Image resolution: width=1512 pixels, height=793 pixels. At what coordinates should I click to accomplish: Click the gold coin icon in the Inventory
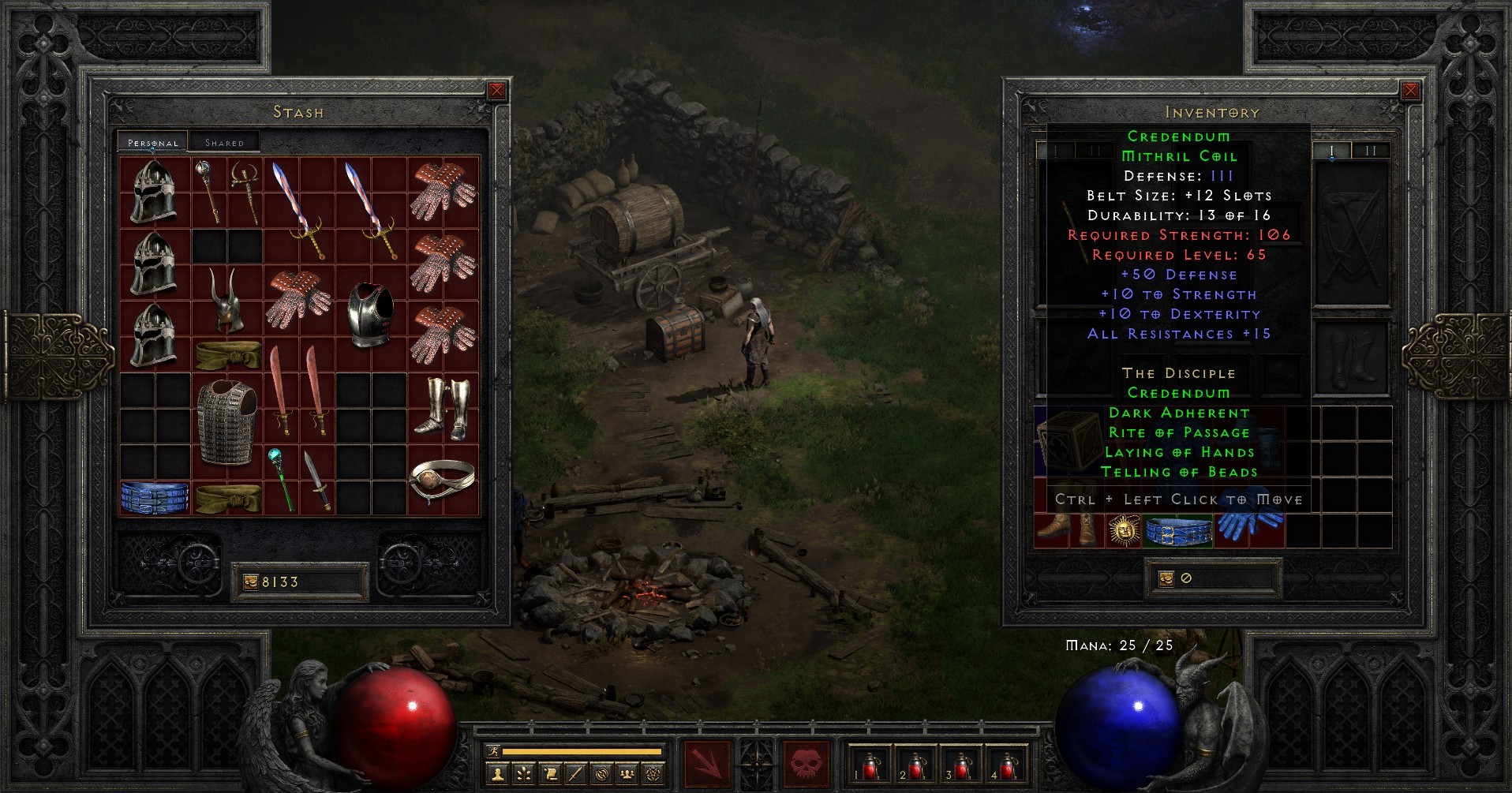[1166, 578]
